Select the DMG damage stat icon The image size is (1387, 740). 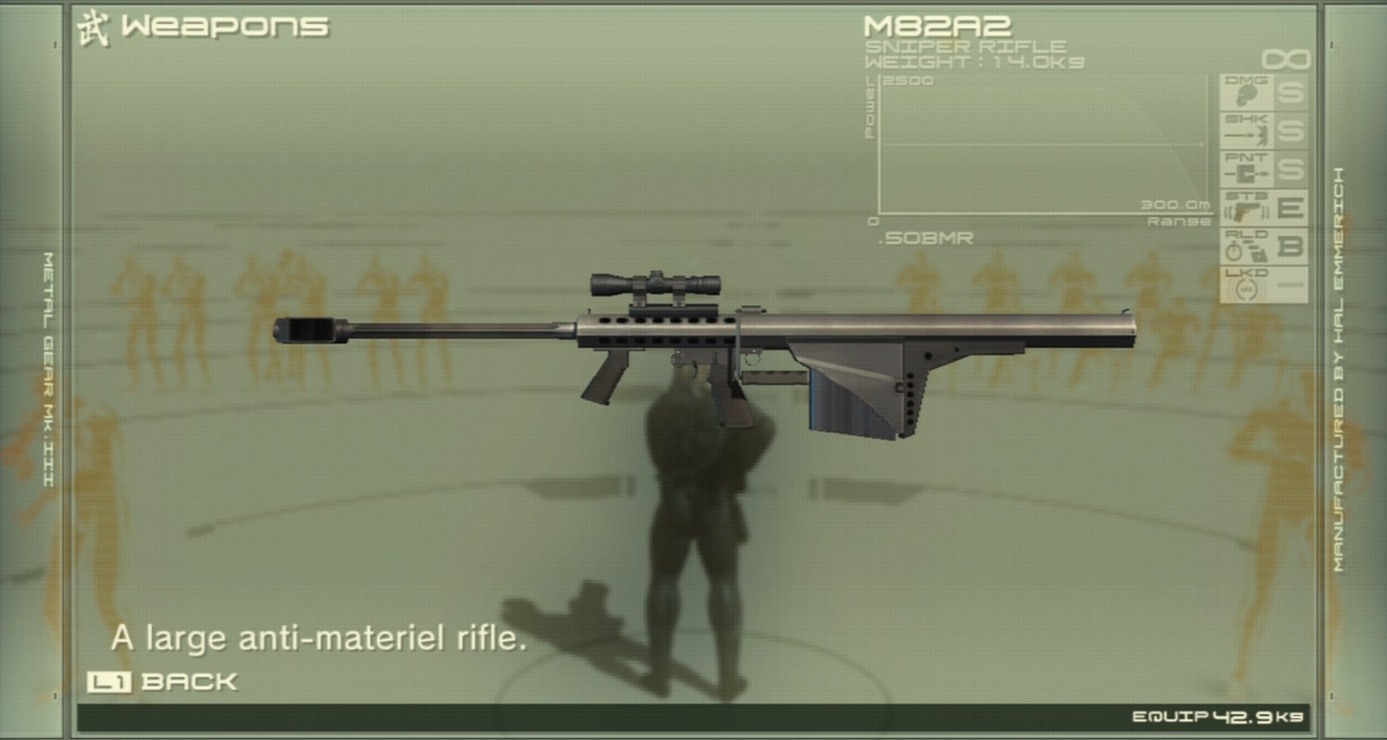tap(1246, 92)
